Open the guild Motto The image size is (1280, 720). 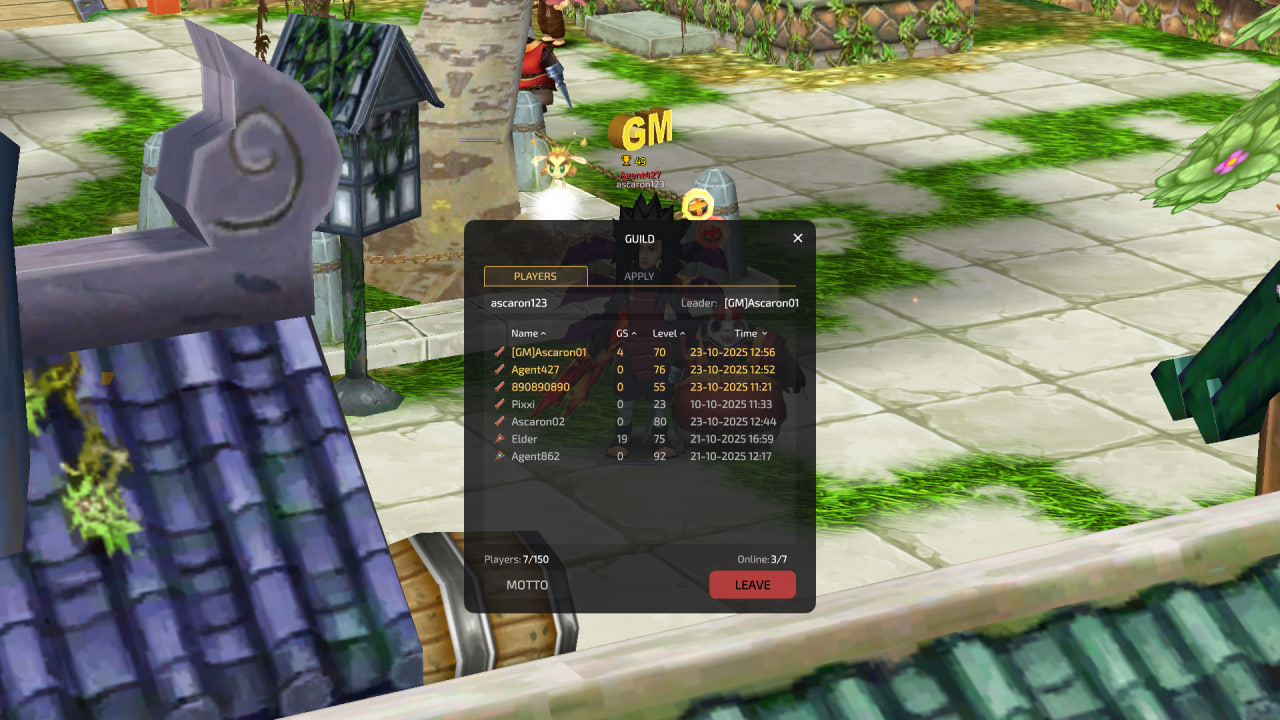point(527,585)
